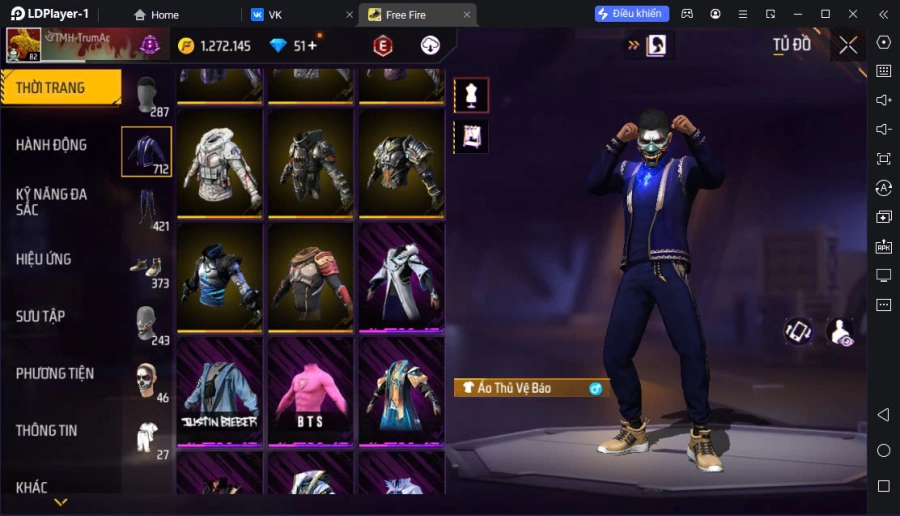This screenshot has width=900, height=516.
Task: Open the Hiệu Ứng section
Action: [x=44, y=259]
